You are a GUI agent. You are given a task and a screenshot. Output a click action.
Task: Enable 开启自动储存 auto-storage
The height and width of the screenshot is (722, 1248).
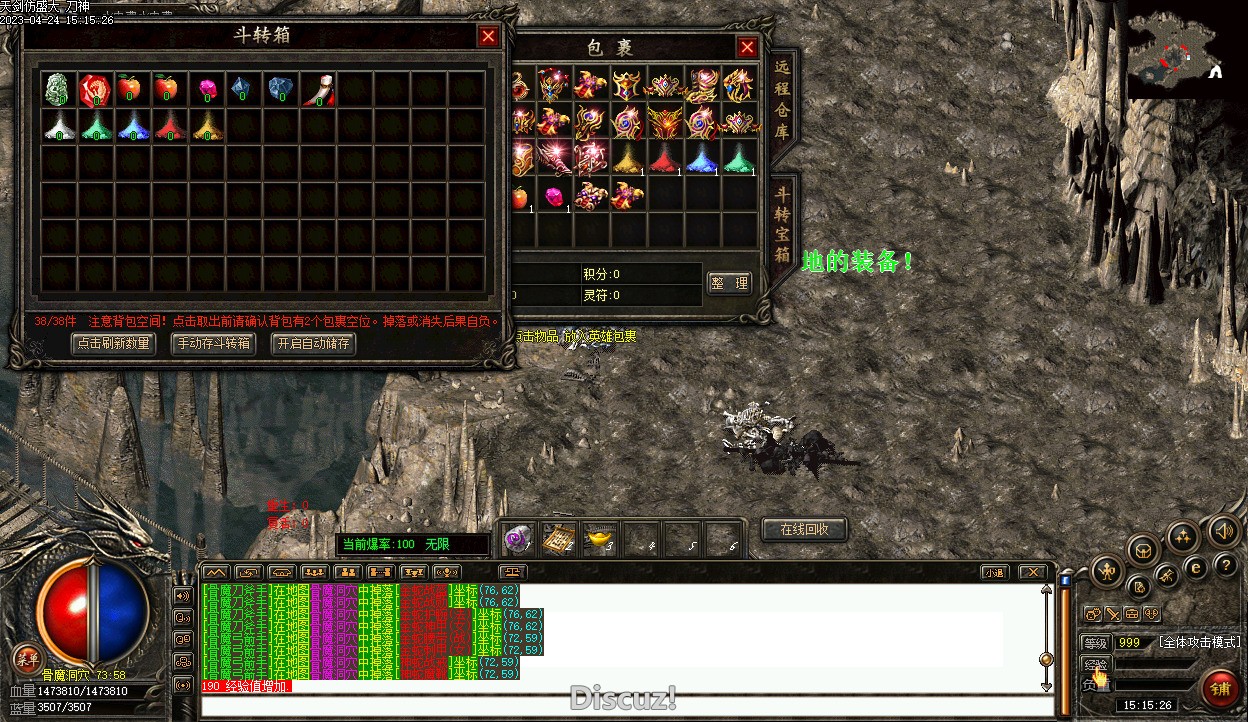(314, 343)
